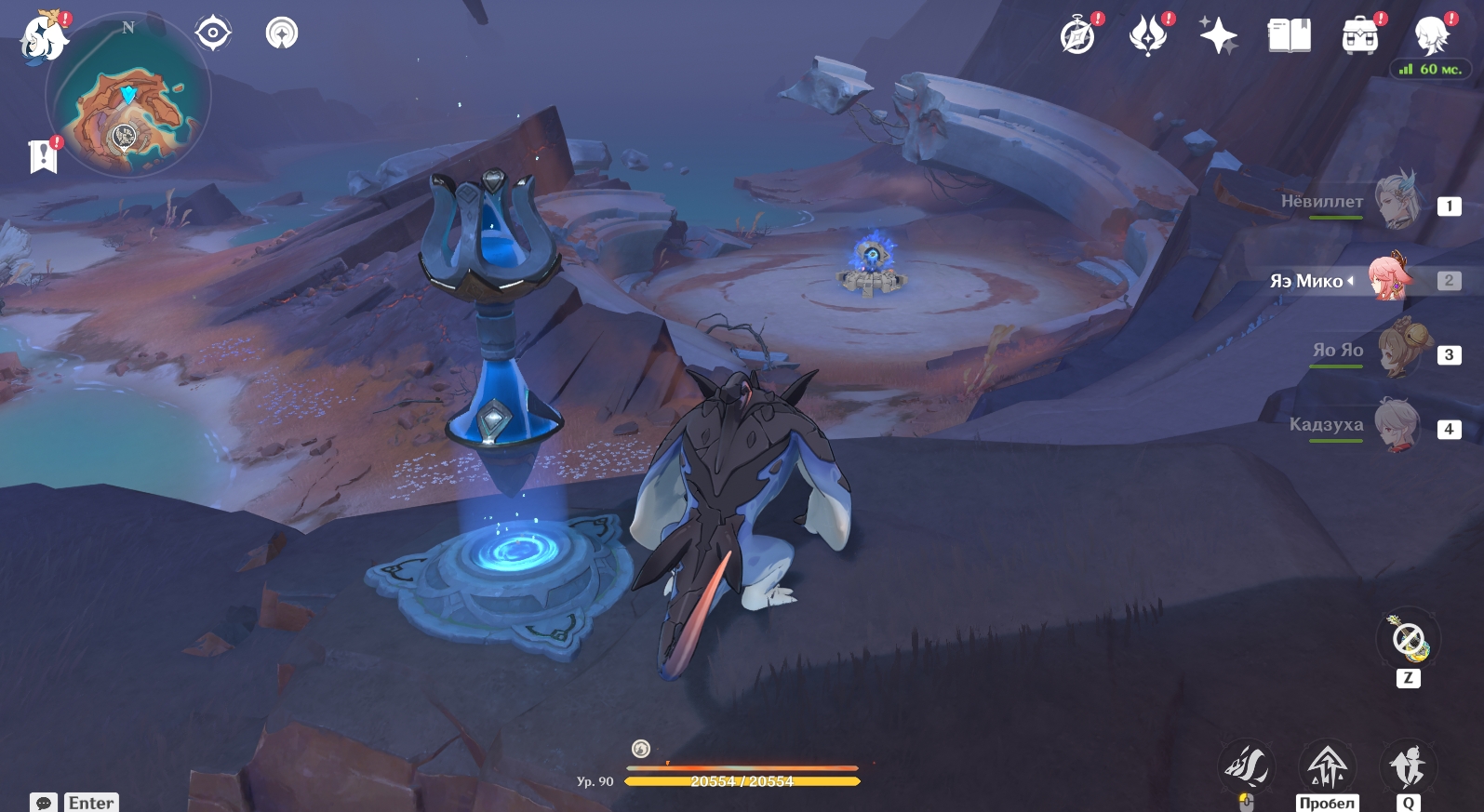Activate the attack skill icon
This screenshot has height=812, width=1484.
[x=1246, y=765]
